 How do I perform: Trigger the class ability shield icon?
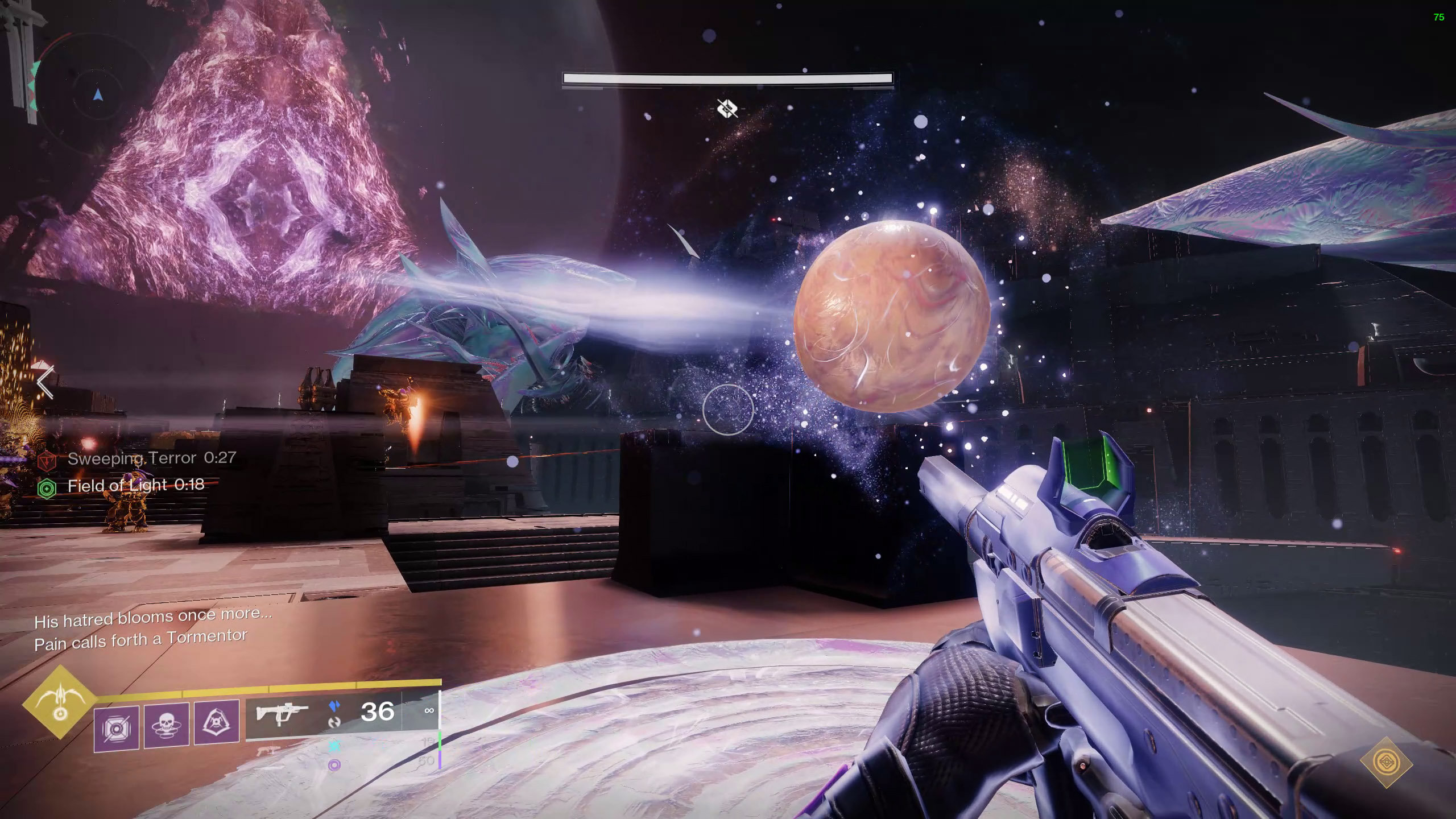click(x=217, y=722)
